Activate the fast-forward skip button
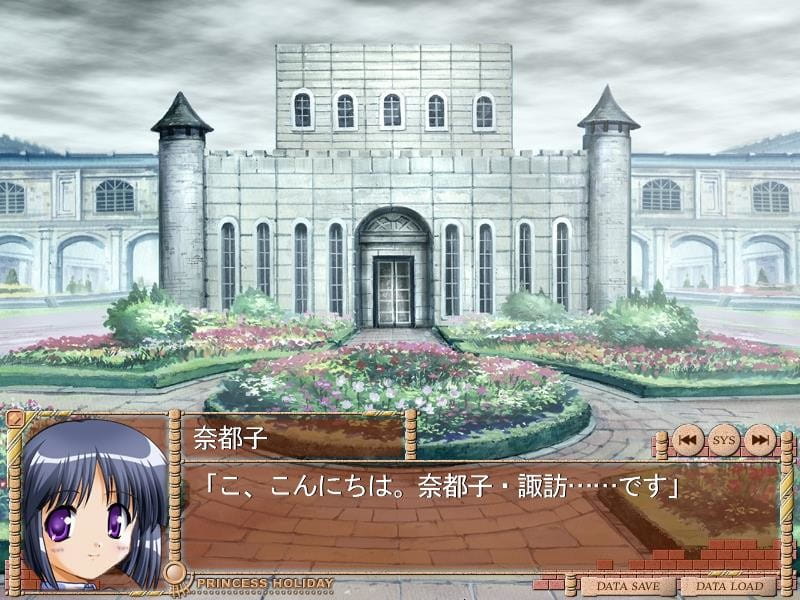The height and width of the screenshot is (600, 800). pyautogui.click(x=760, y=439)
